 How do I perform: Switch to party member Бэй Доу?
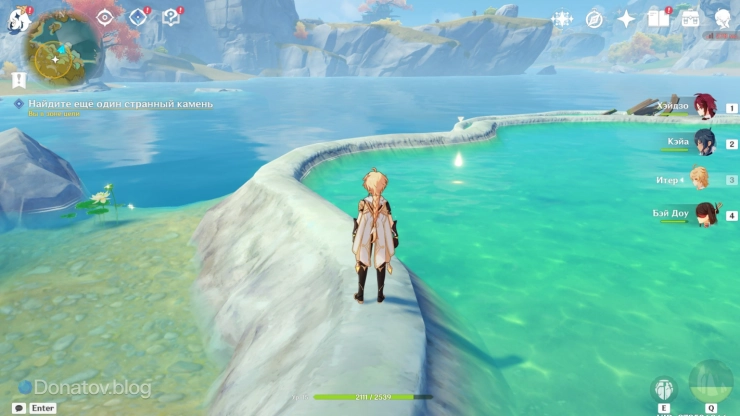pyautogui.click(x=705, y=215)
